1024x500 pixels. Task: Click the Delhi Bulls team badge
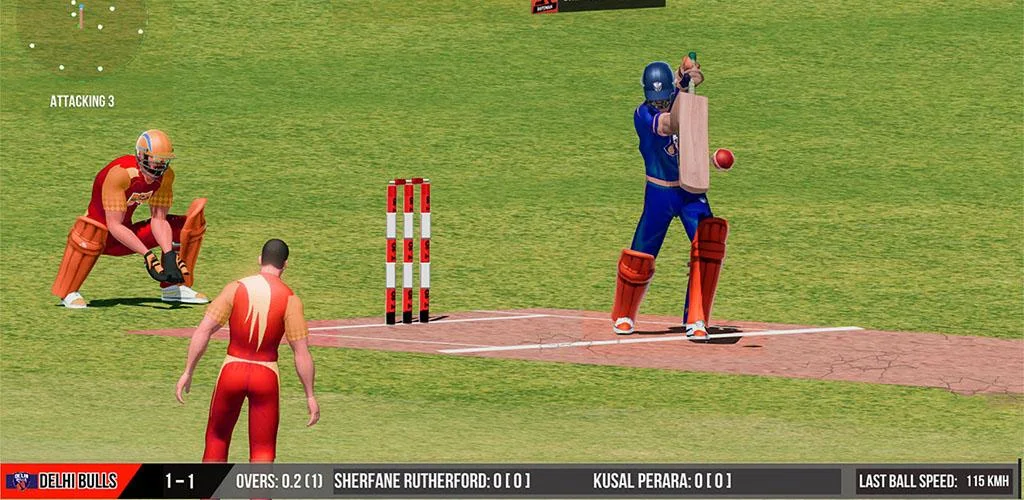(21, 481)
